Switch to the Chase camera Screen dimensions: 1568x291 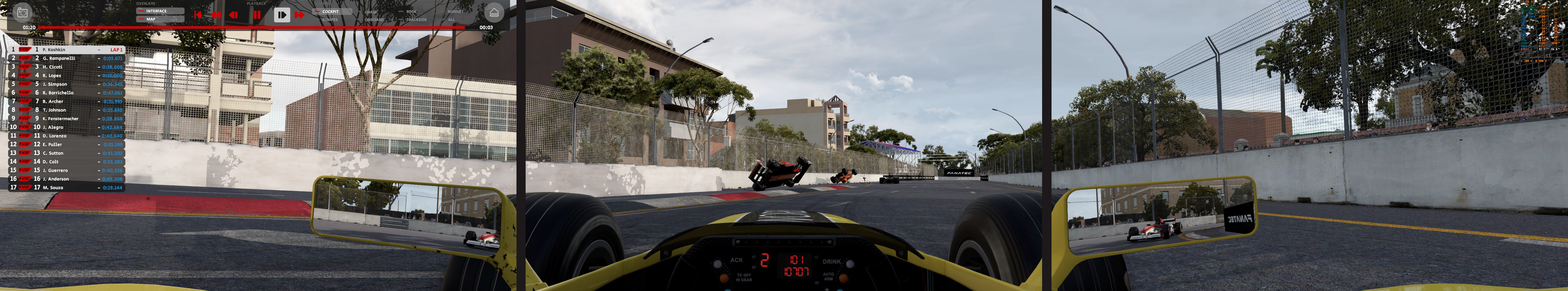tap(371, 12)
